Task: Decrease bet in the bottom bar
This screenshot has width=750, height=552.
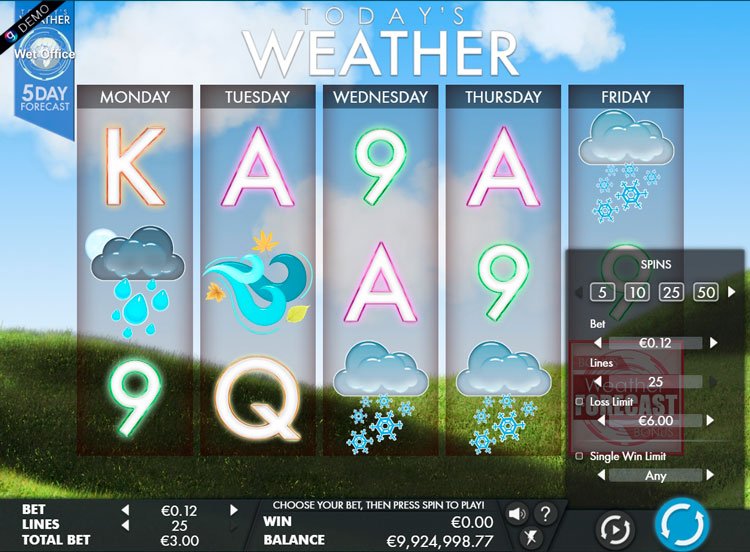Action: pyautogui.click(x=126, y=510)
